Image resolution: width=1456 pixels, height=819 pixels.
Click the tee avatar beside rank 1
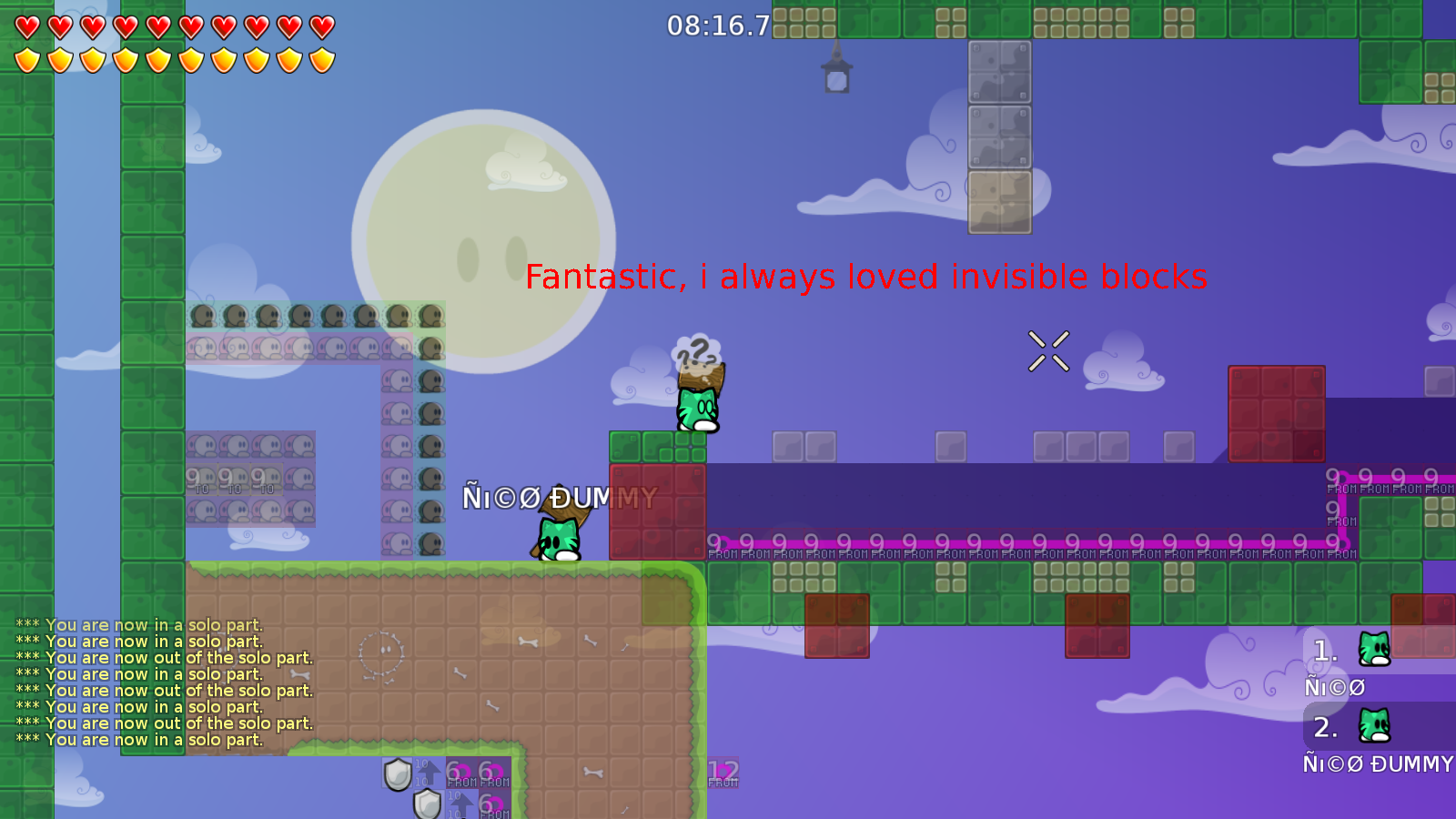(x=1374, y=650)
